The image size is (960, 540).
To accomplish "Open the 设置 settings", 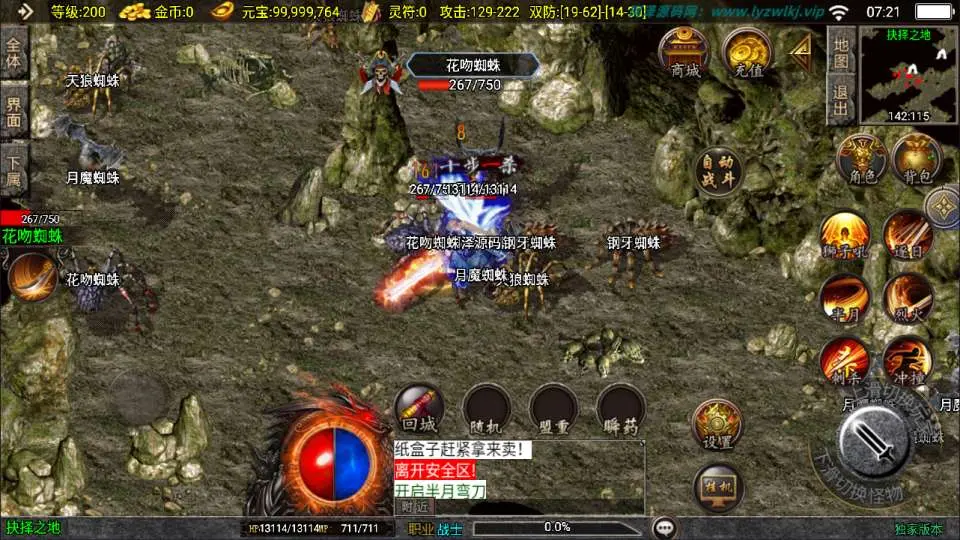I will (x=717, y=425).
